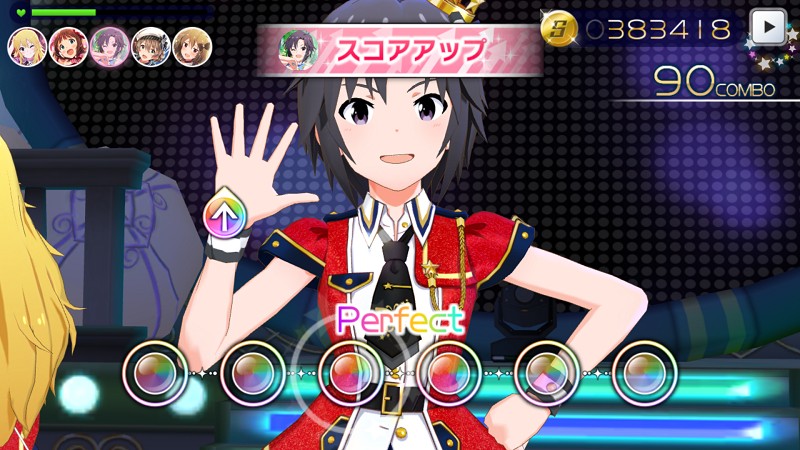Pick the brown-haired side-ponytail idol portrait

pos(191,46)
